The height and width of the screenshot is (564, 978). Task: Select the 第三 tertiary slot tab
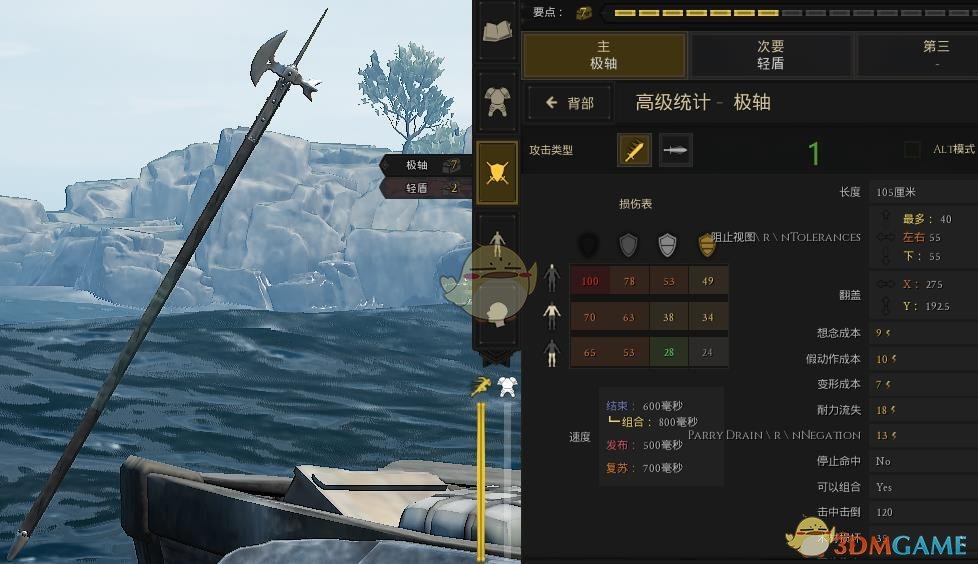pyautogui.click(x=935, y=55)
